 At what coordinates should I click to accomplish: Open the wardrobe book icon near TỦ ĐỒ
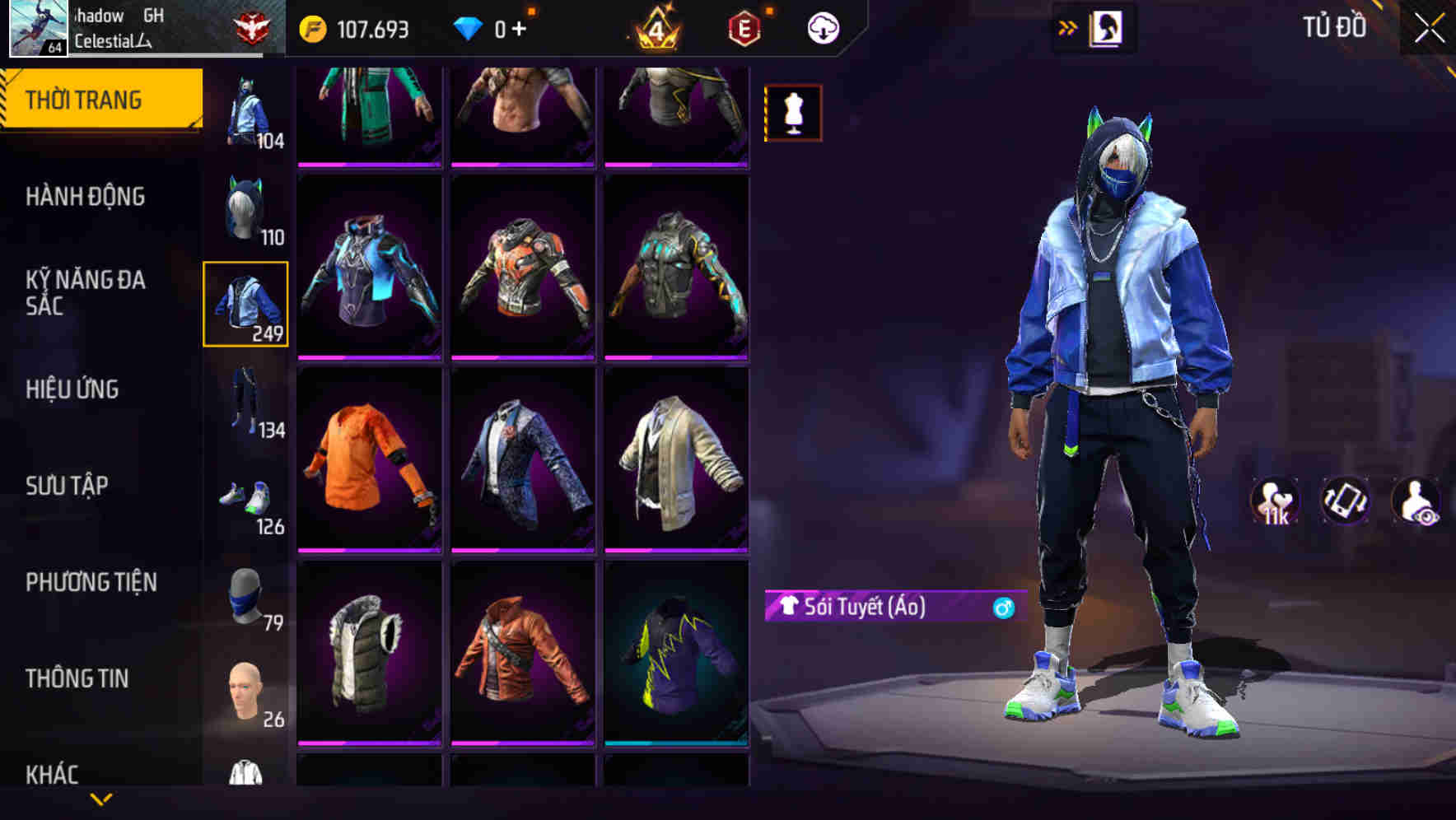click(1104, 26)
